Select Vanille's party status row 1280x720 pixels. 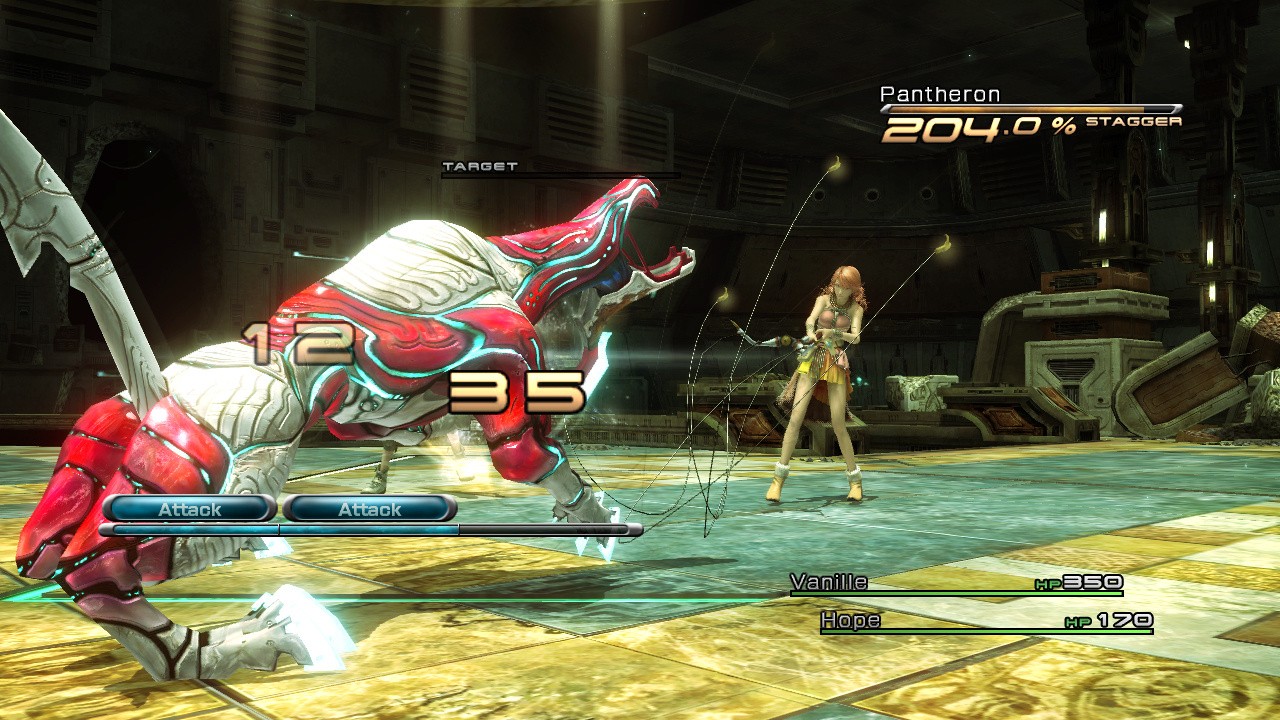click(x=955, y=584)
